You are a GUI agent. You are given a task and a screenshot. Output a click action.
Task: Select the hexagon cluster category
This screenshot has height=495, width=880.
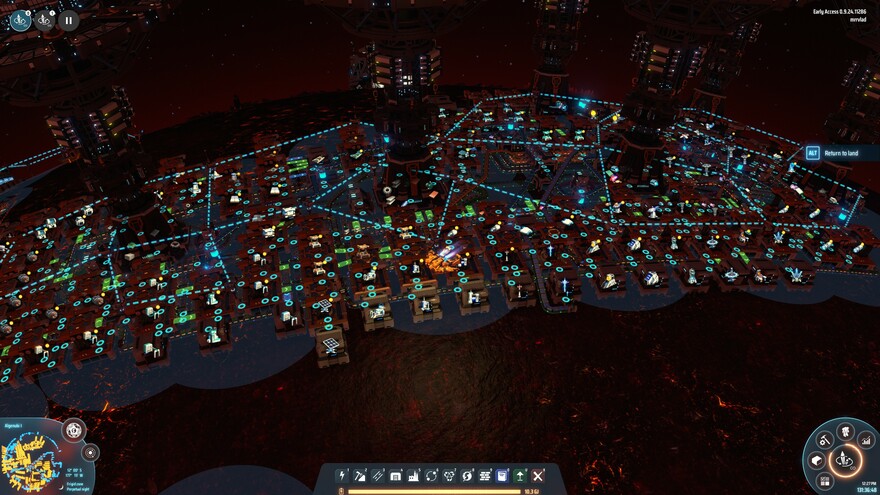click(x=450, y=476)
